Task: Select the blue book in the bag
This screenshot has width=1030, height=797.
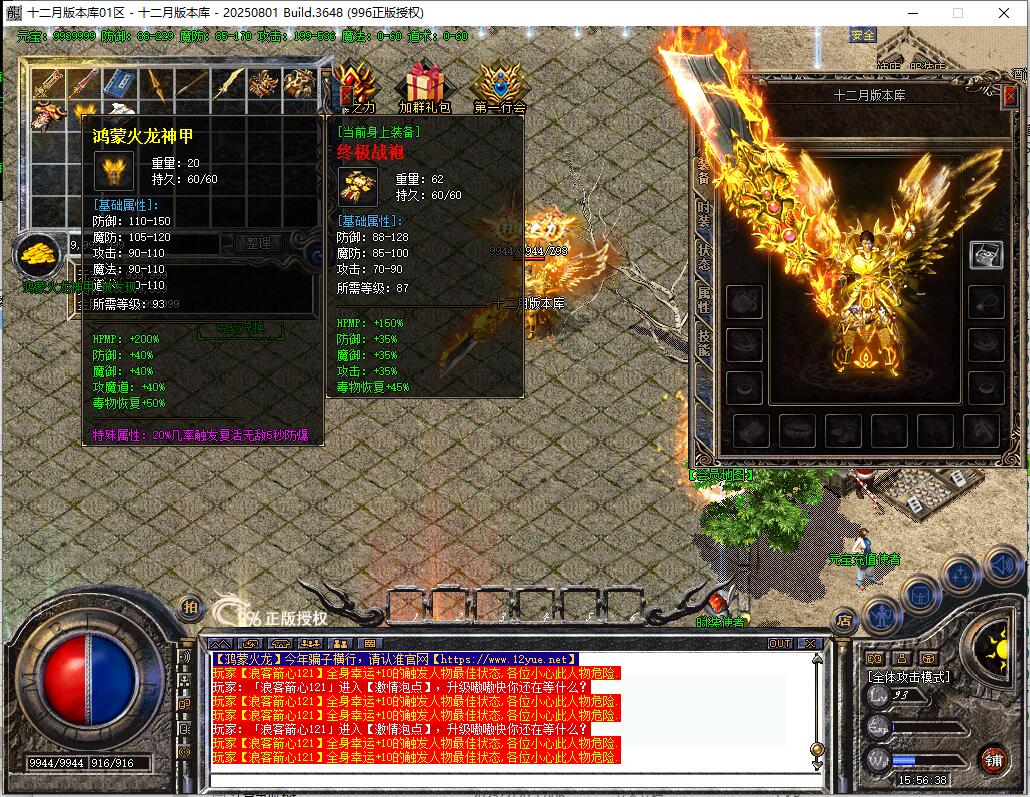Action: (120, 84)
